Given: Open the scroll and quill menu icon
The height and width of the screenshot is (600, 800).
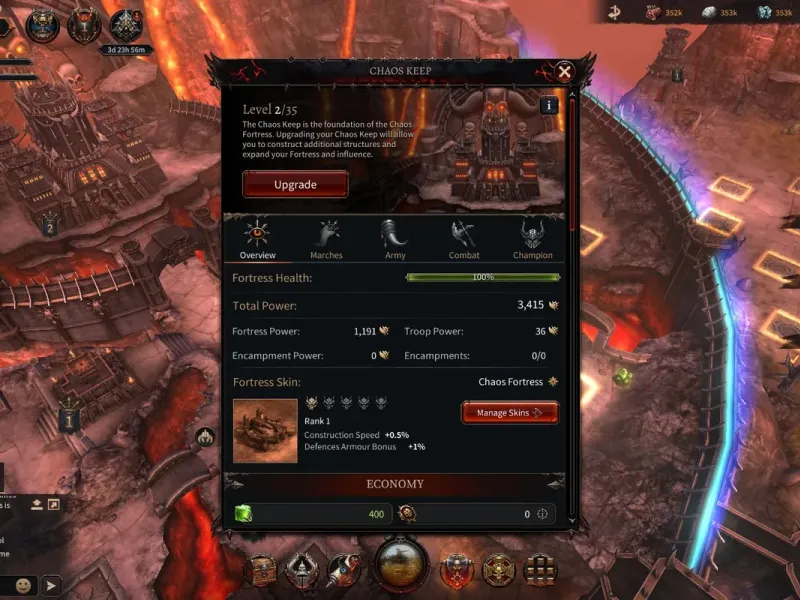Looking at the screenshot, I should tap(343, 570).
